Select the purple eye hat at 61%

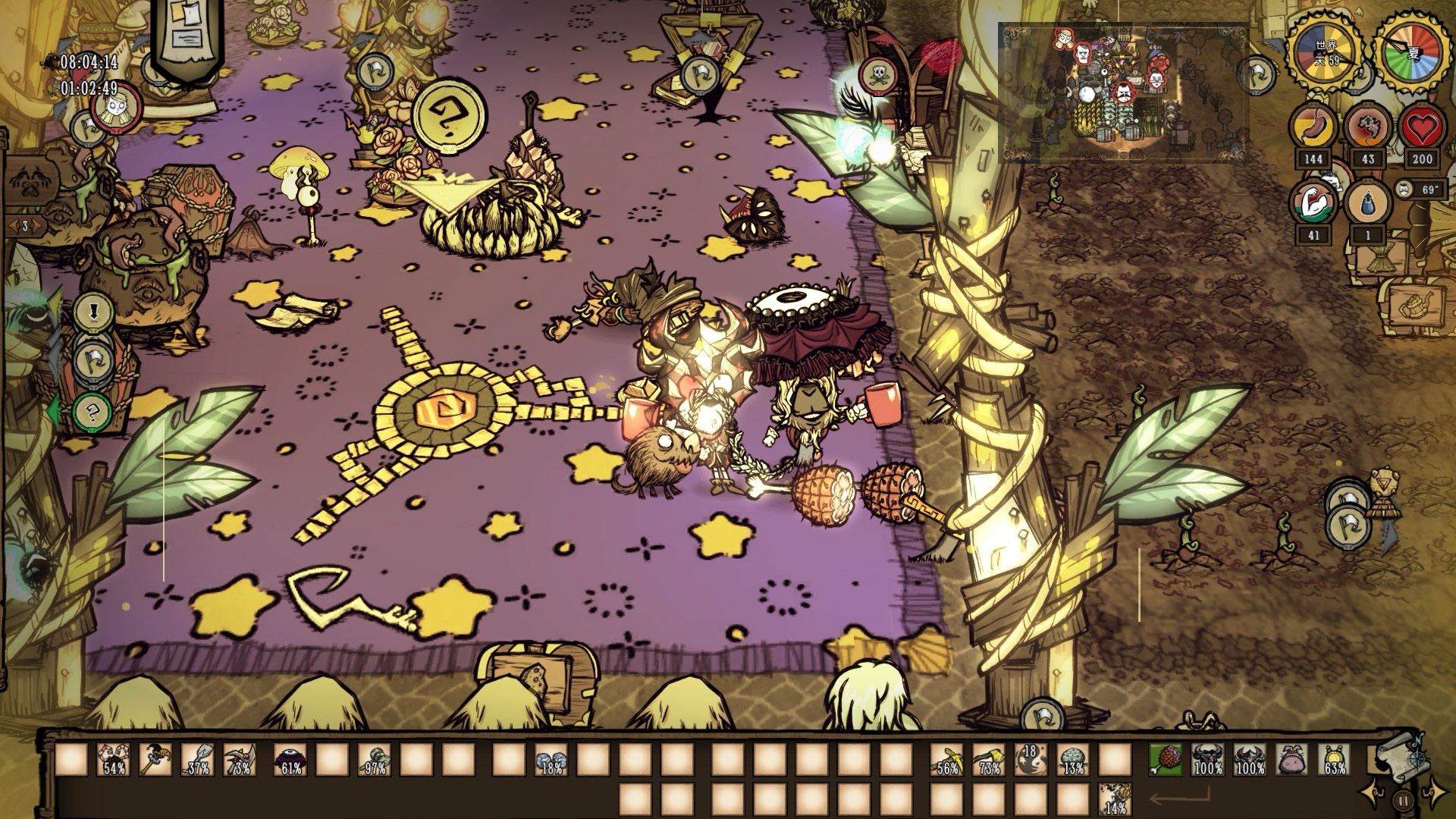pos(290,759)
